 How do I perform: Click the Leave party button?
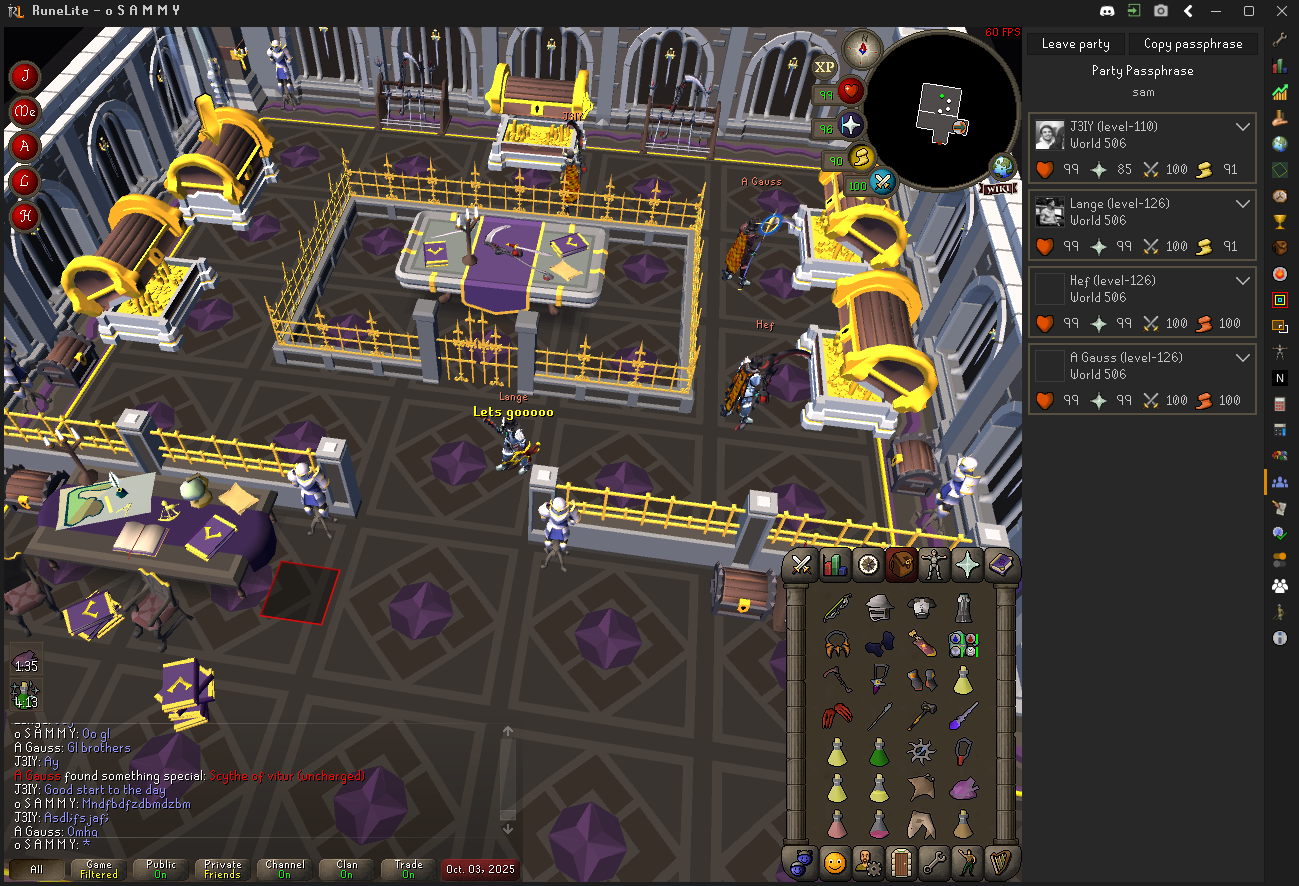tap(1075, 44)
